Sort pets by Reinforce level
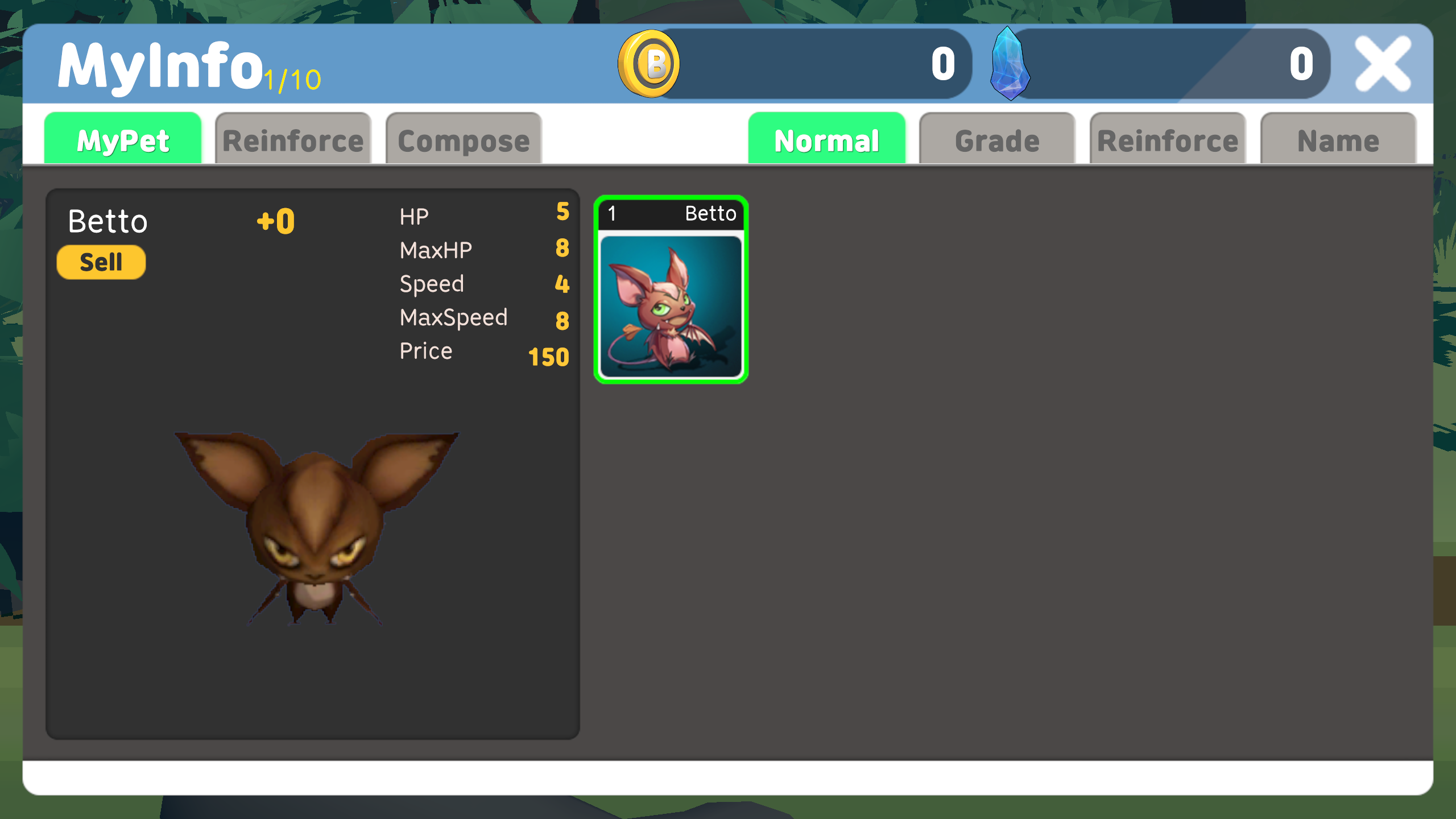1456x819 pixels. 1167,139
